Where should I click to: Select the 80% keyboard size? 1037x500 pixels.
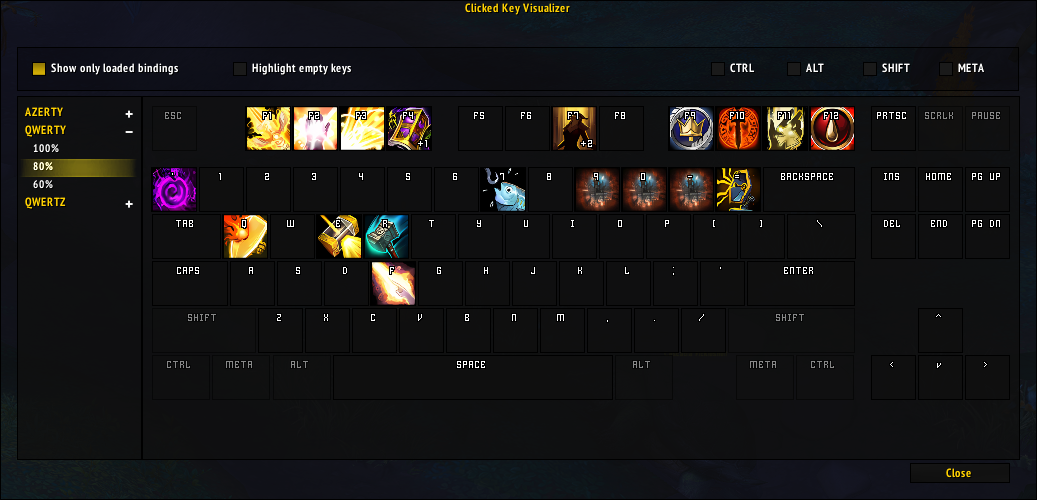coord(43,166)
